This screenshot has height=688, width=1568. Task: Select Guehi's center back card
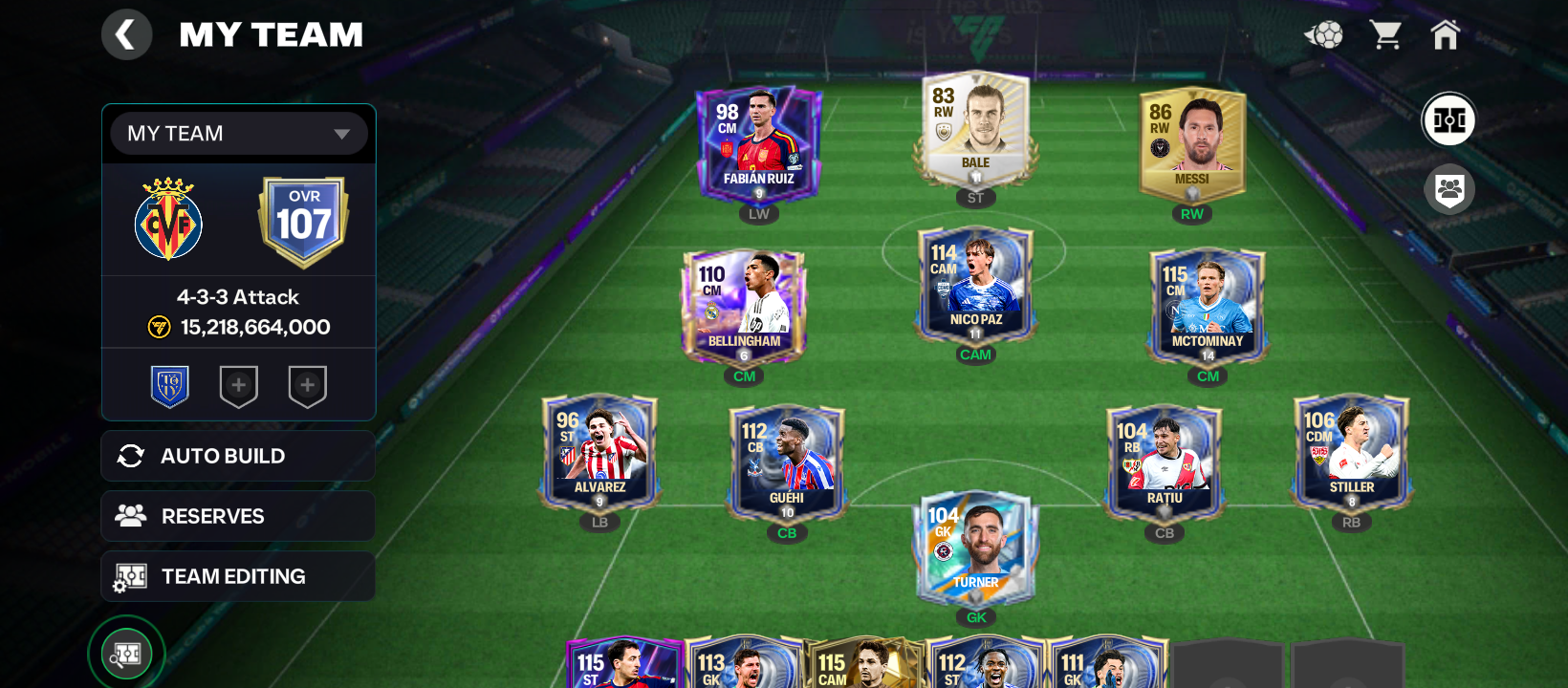(786, 462)
